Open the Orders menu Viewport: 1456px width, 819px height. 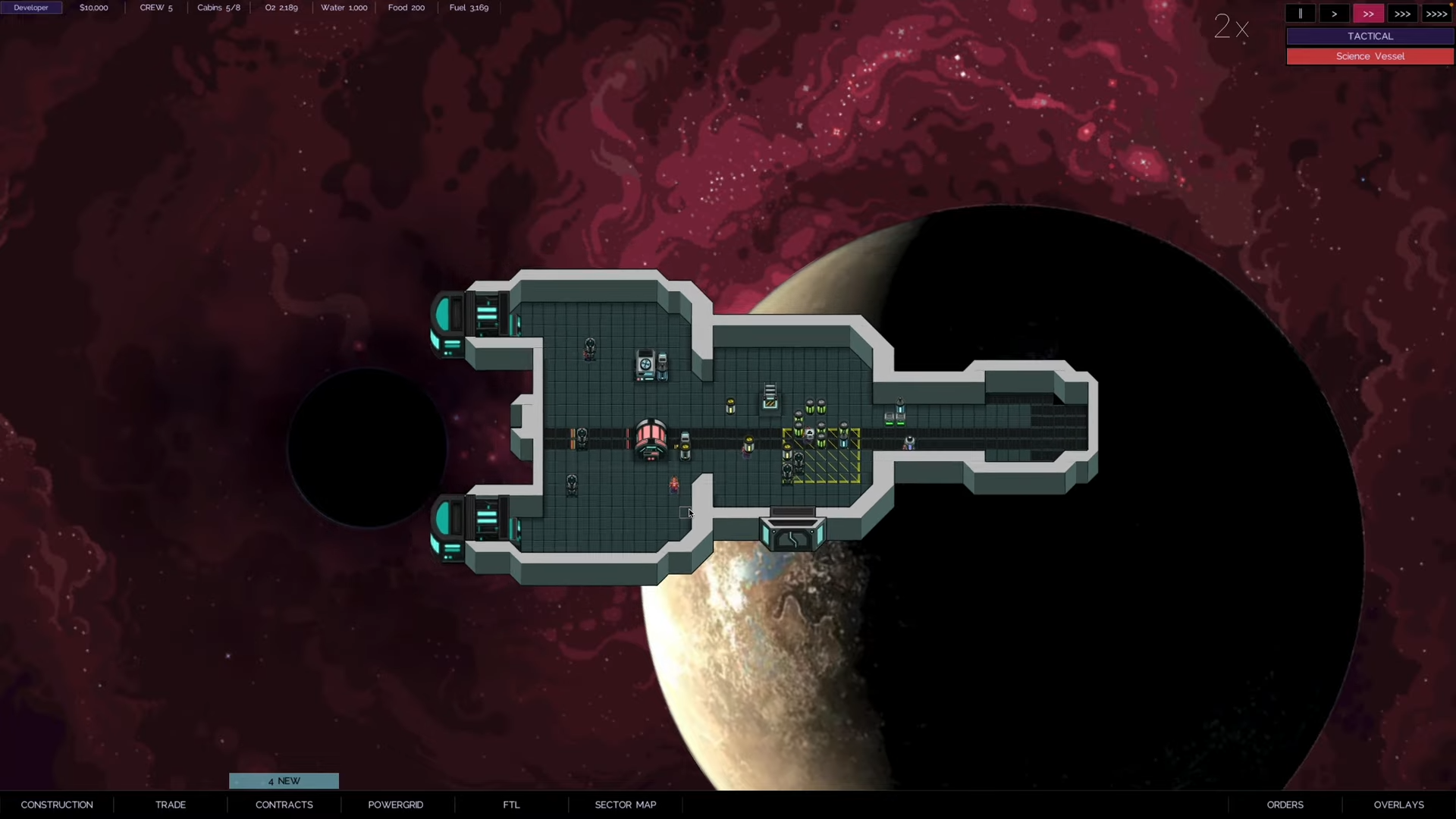1285,805
